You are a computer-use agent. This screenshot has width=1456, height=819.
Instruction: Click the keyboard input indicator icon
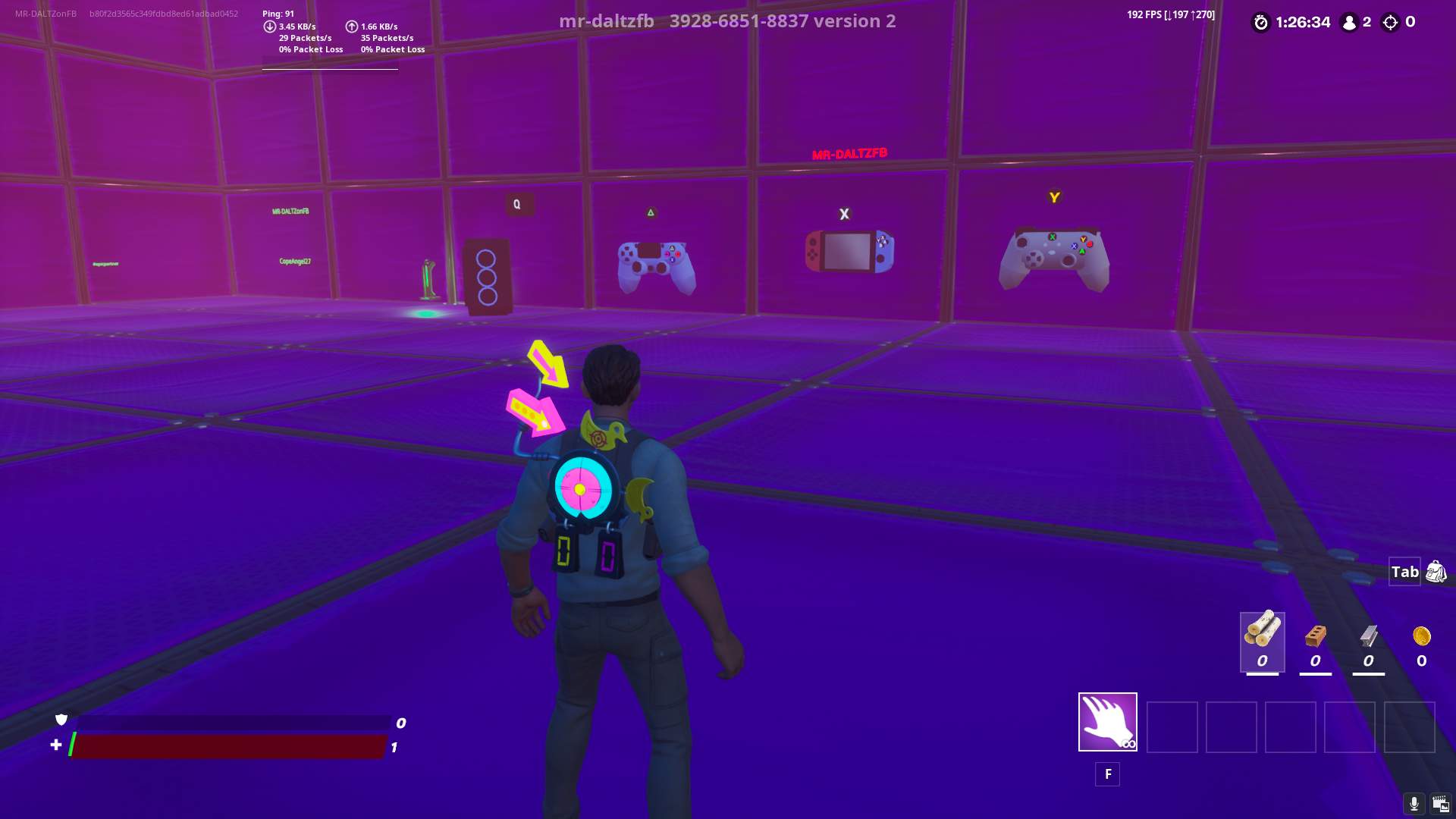click(1440, 802)
